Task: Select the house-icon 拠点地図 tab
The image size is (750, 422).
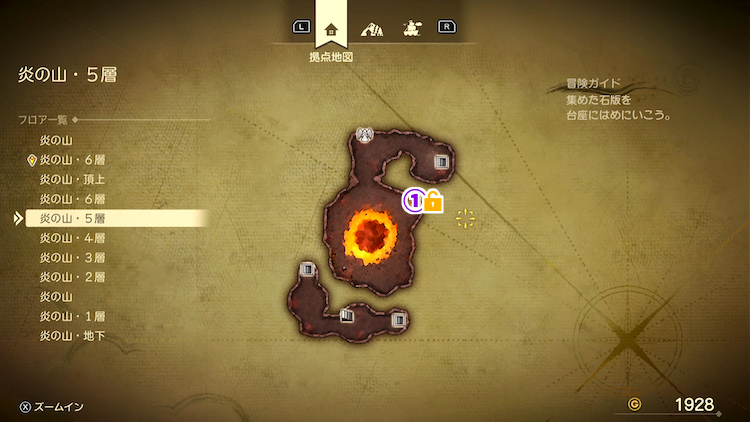Action: [x=331, y=28]
